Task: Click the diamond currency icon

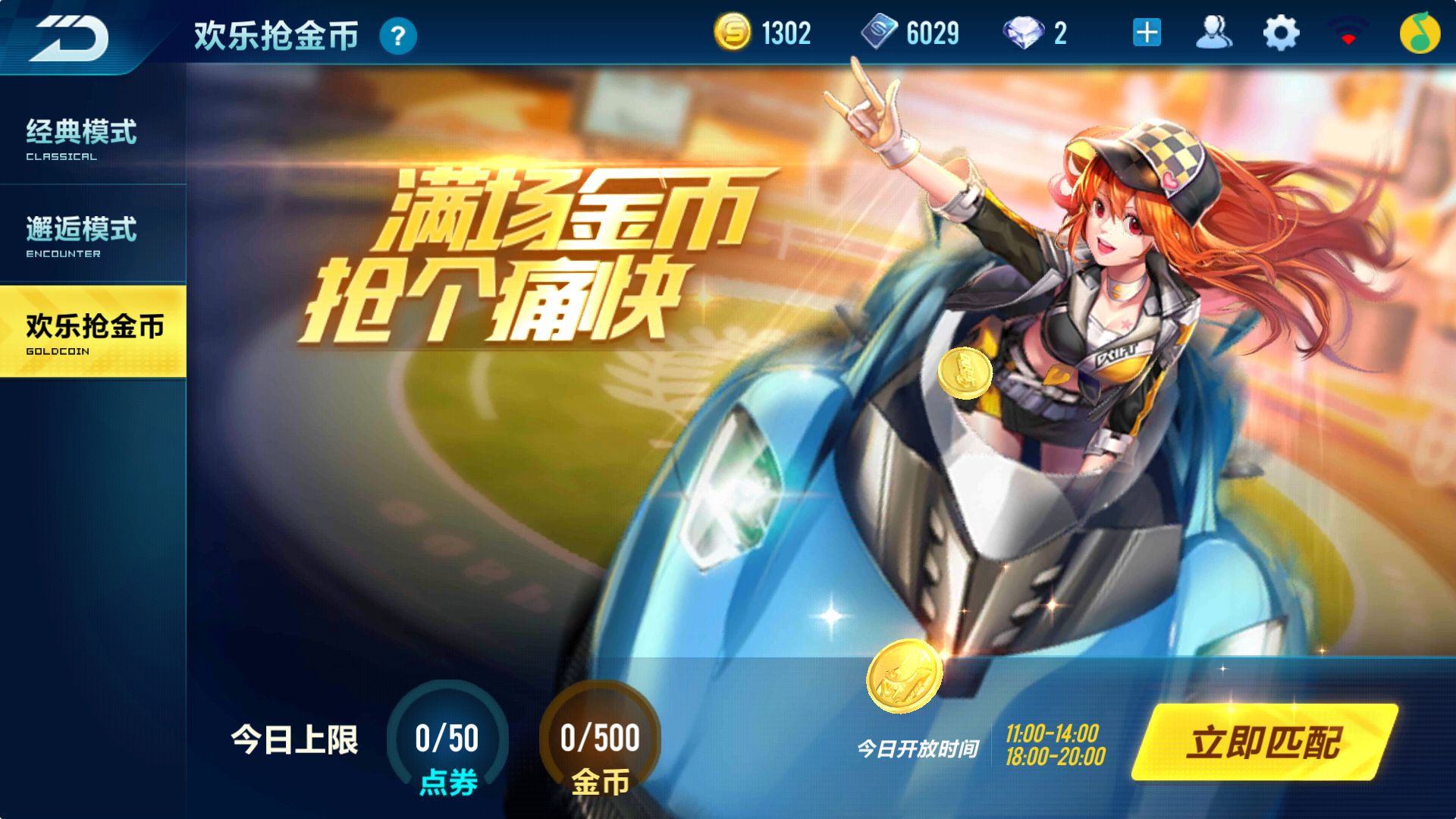Action: (1025, 33)
